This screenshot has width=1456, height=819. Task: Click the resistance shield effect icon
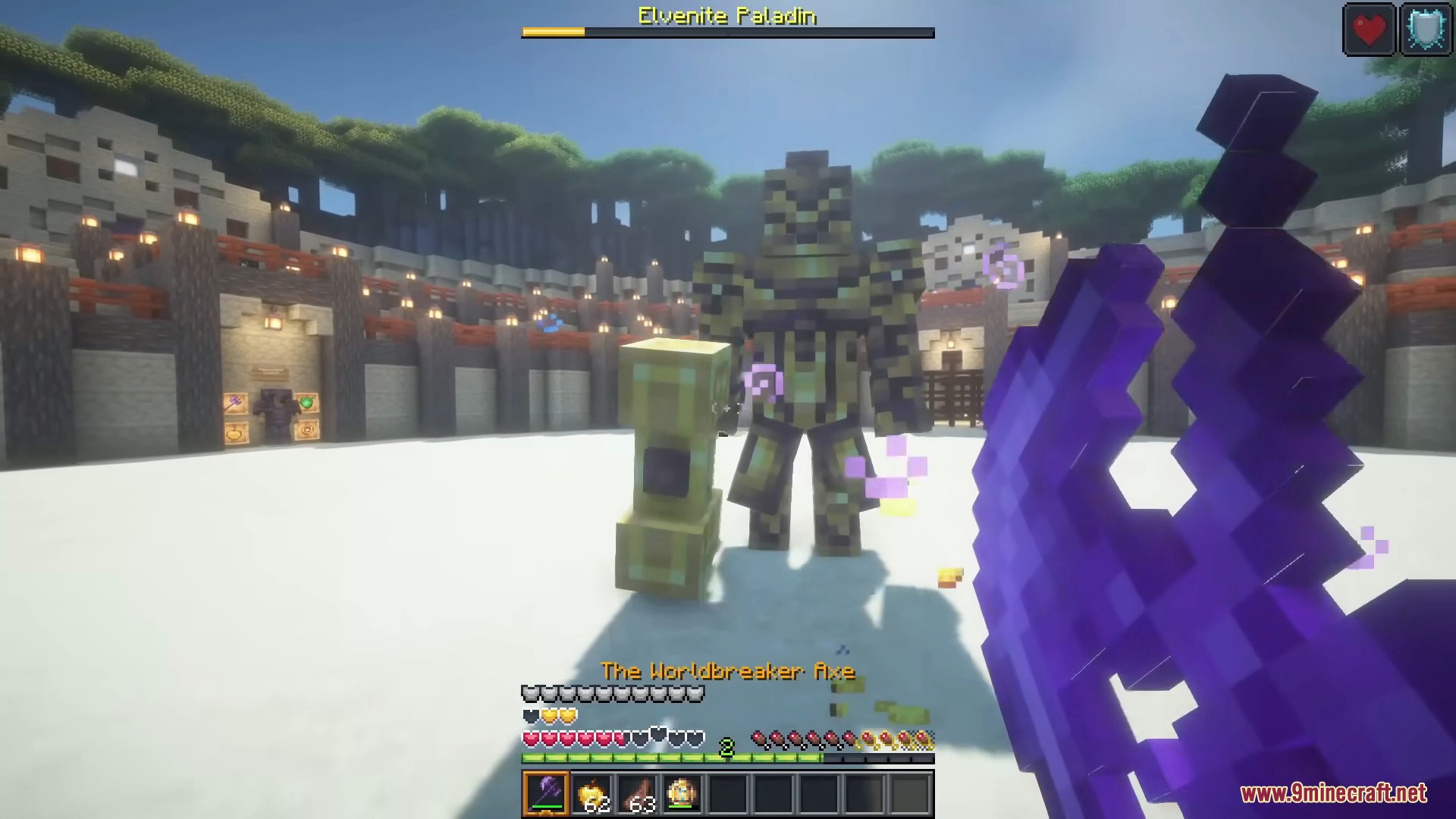pyautogui.click(x=1426, y=30)
